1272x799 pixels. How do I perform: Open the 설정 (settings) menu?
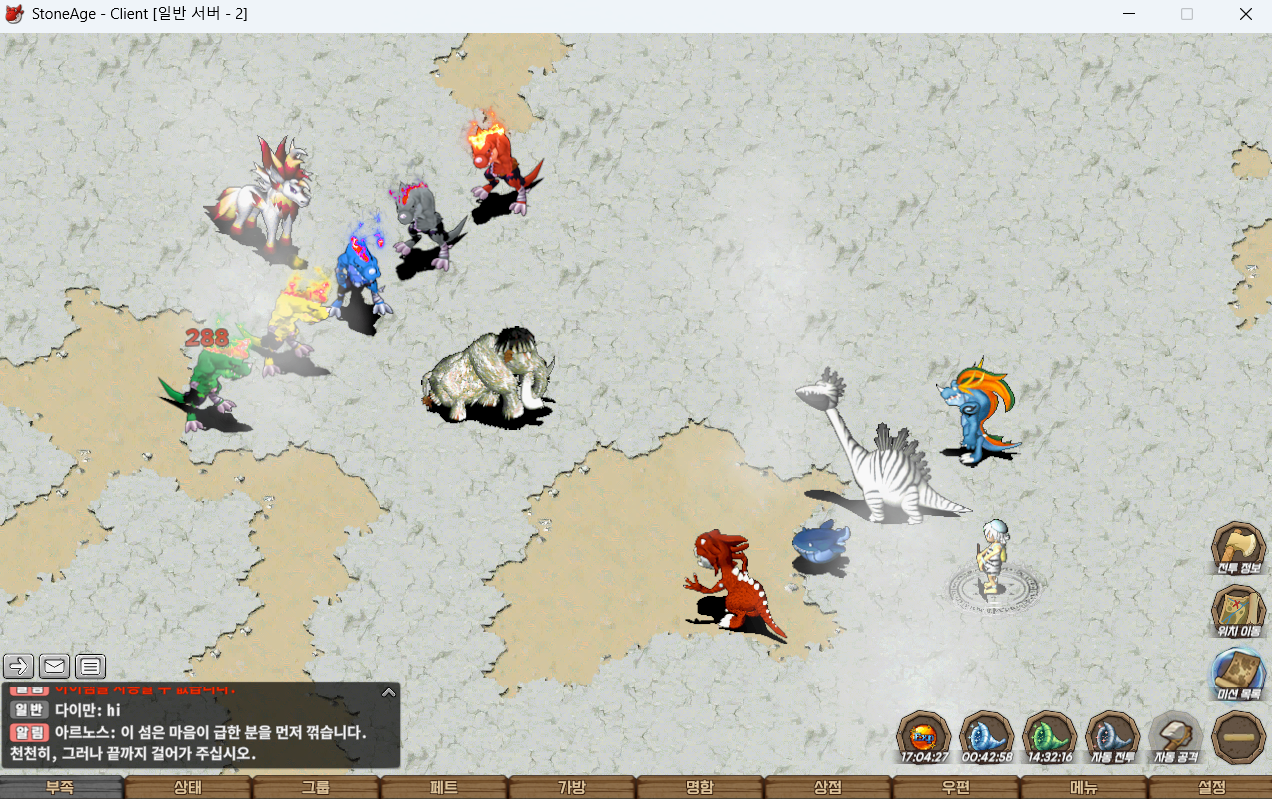coord(1211,788)
